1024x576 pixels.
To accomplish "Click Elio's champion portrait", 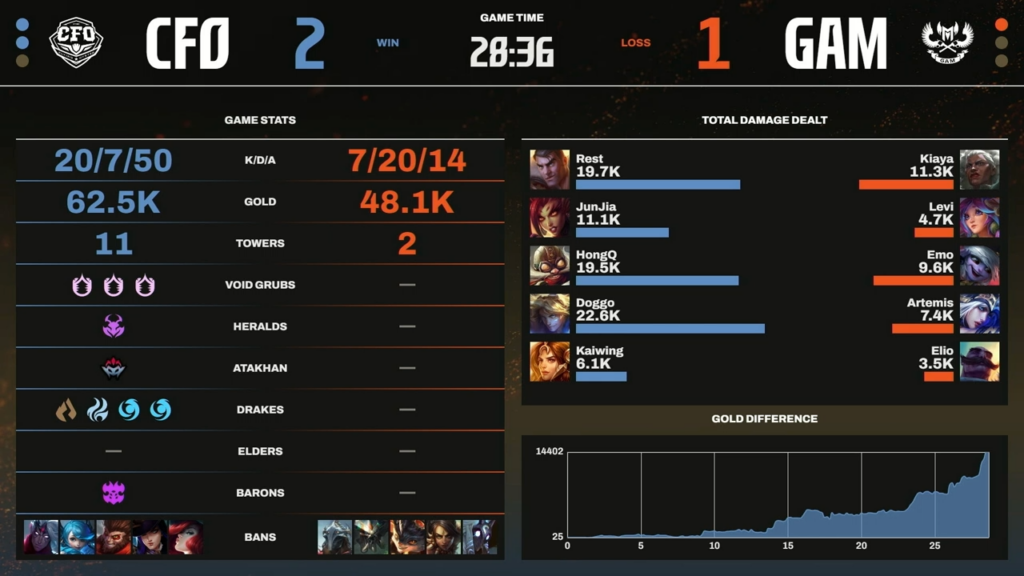I will (x=979, y=361).
